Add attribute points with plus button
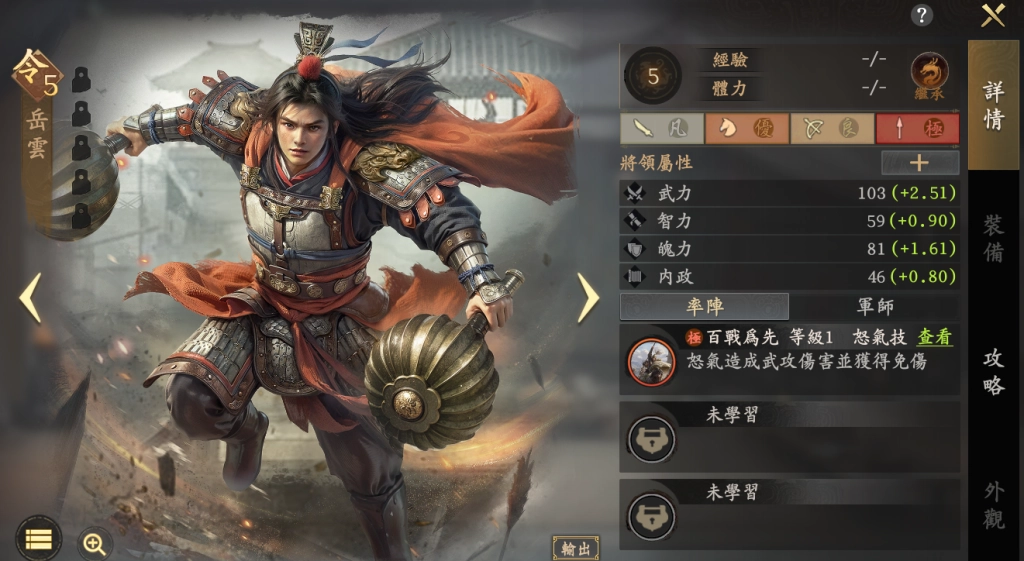The image size is (1024, 561). coord(919,163)
